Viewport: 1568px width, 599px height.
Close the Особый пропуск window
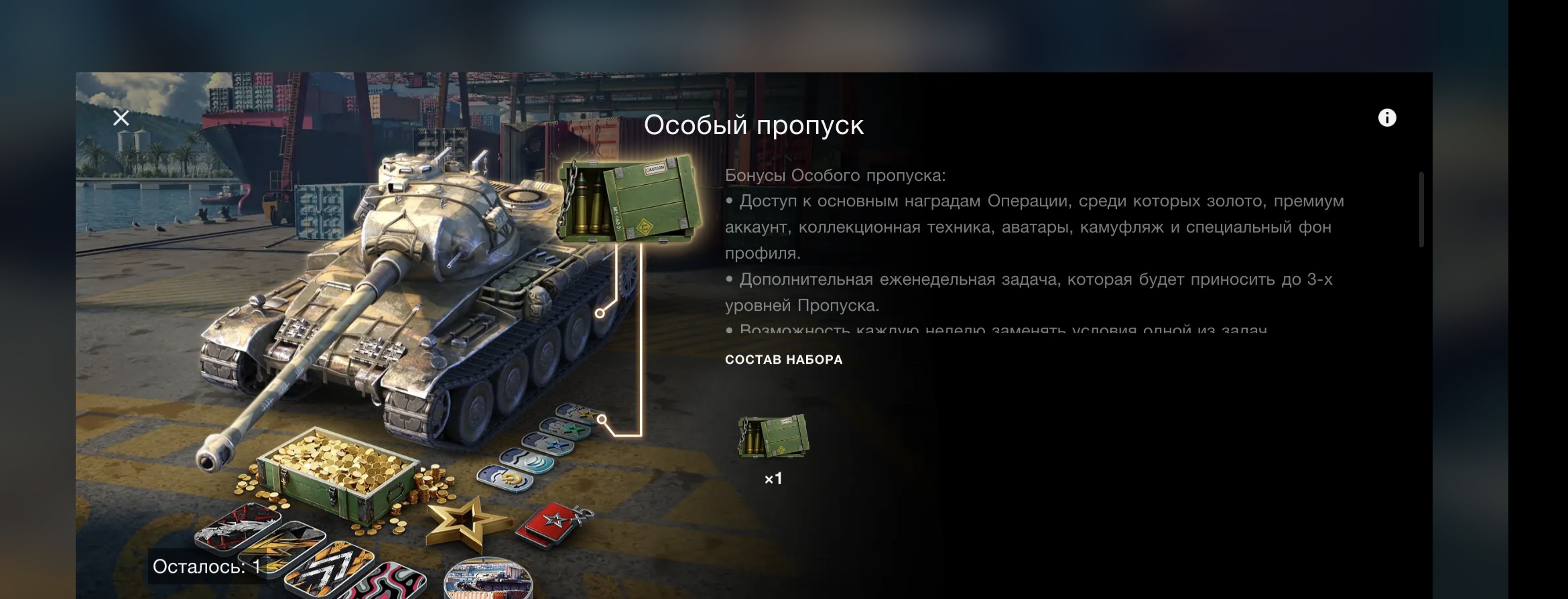click(121, 118)
